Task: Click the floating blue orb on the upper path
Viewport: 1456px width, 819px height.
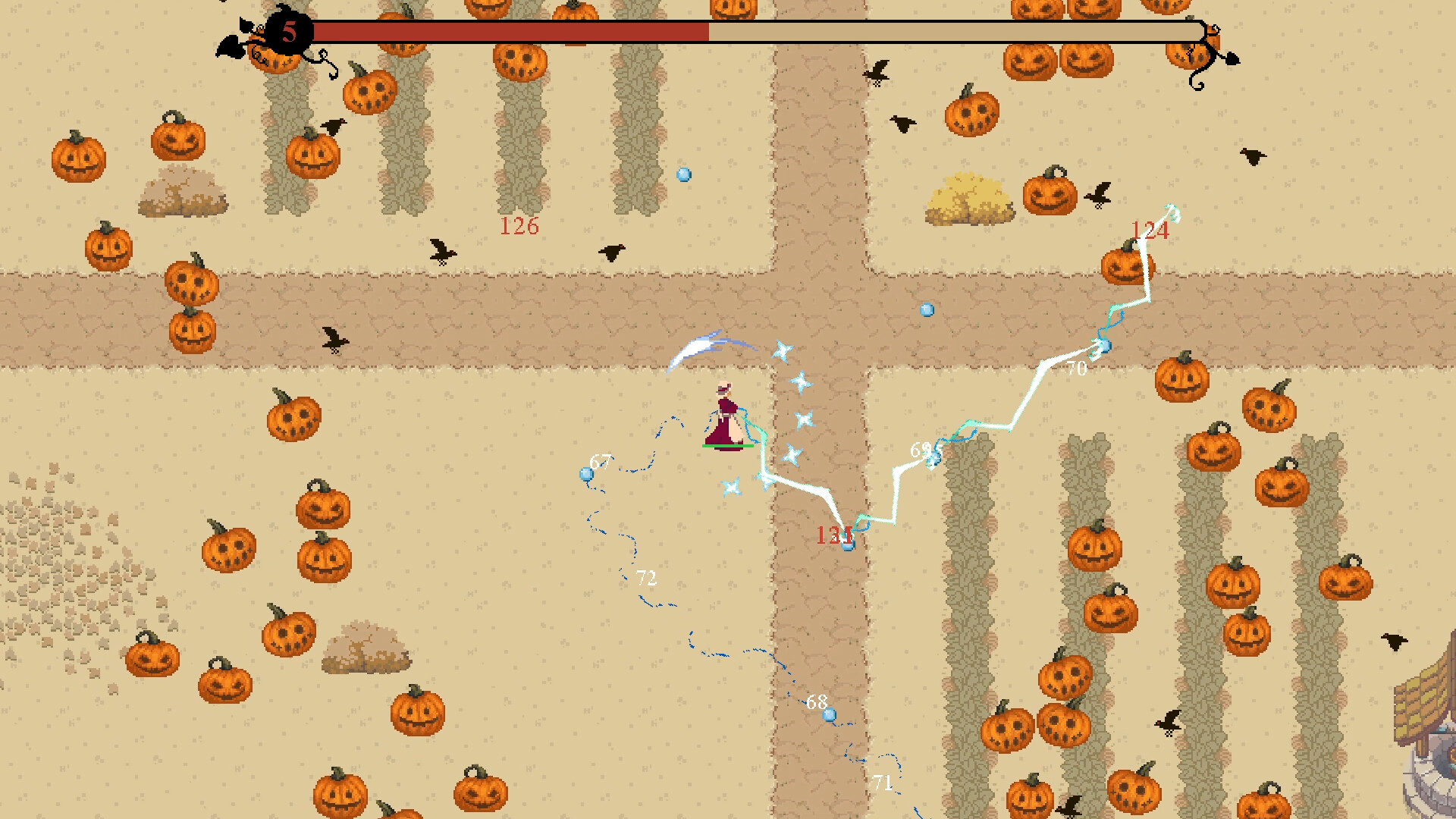Action: (x=927, y=309)
